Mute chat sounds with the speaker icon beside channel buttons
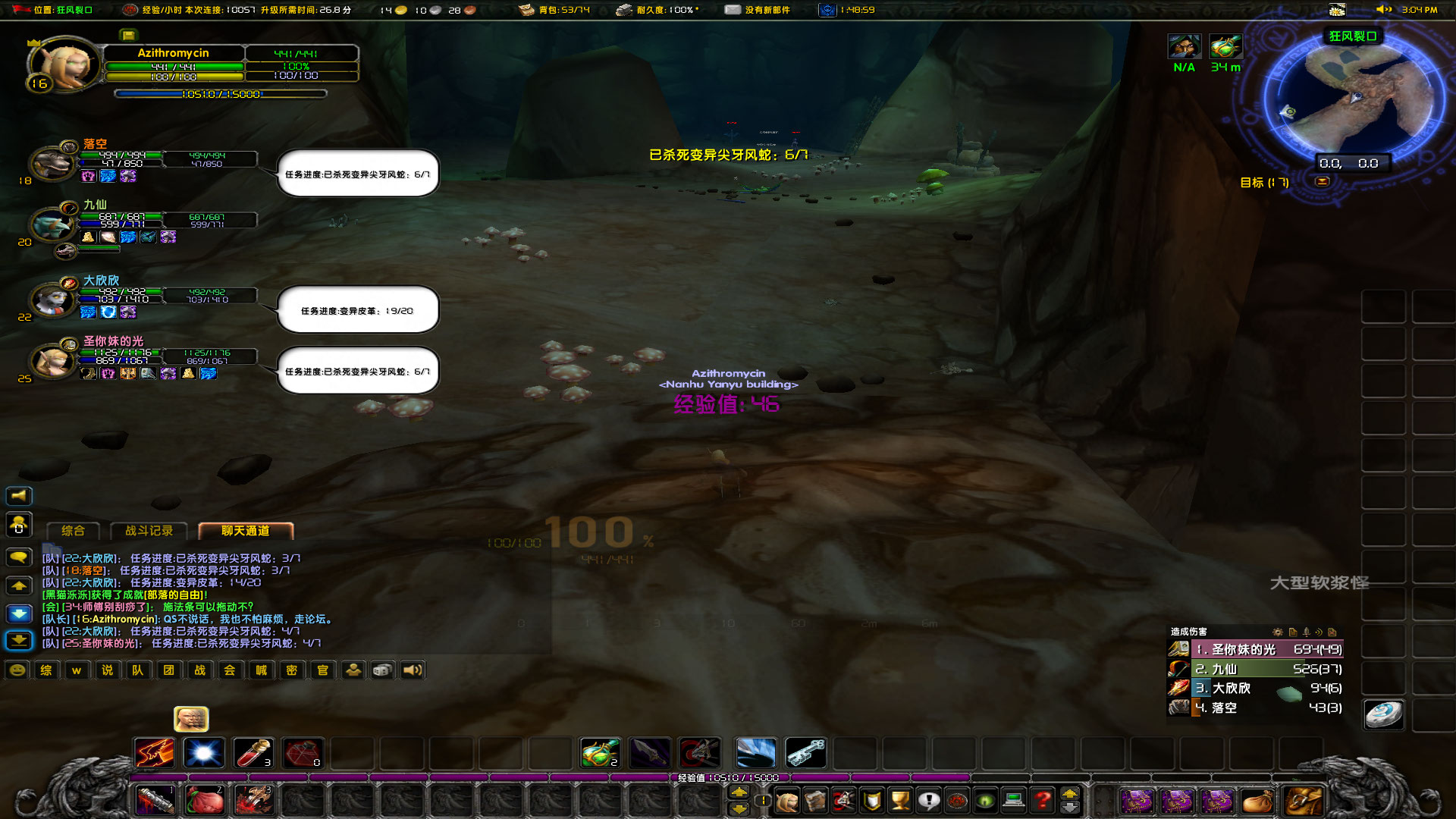1456x819 pixels. [412, 670]
